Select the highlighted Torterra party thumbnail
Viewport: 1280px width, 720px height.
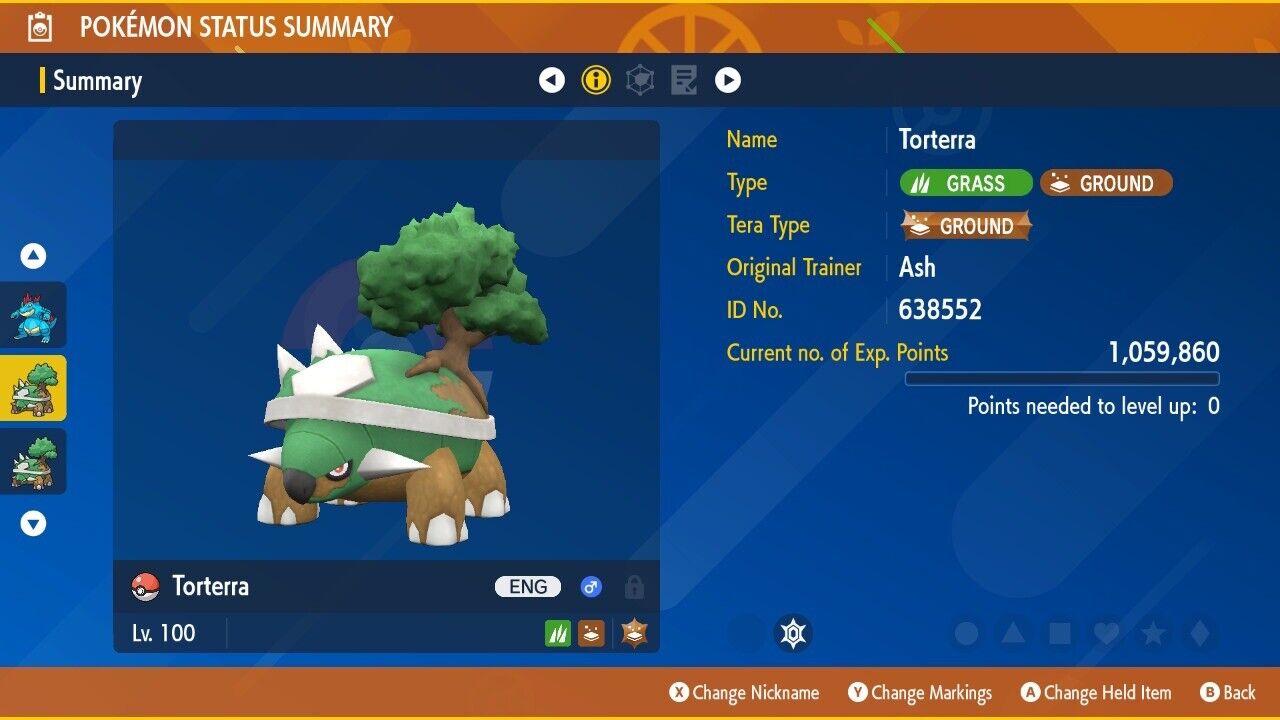click(x=34, y=388)
